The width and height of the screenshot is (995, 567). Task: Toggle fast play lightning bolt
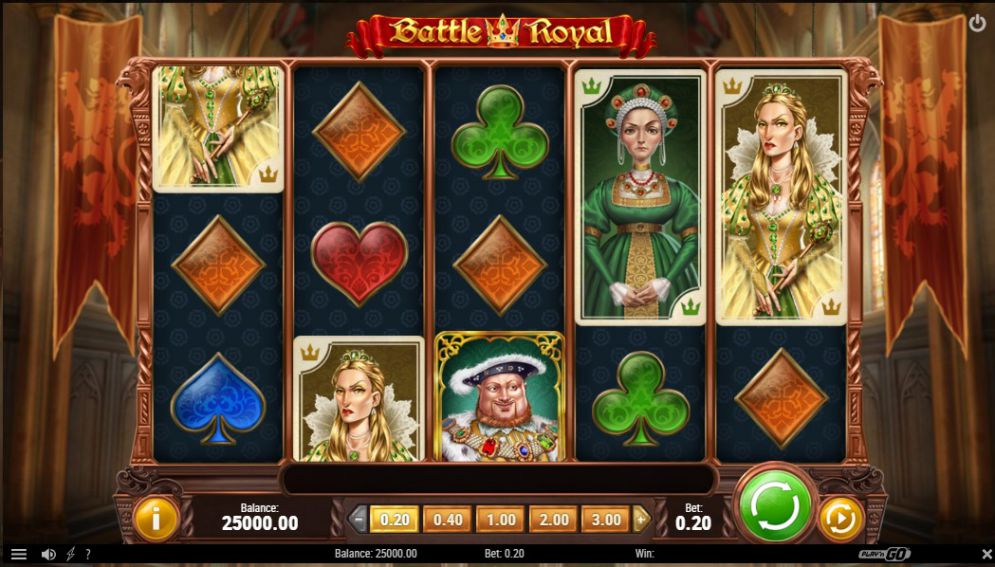(70, 554)
